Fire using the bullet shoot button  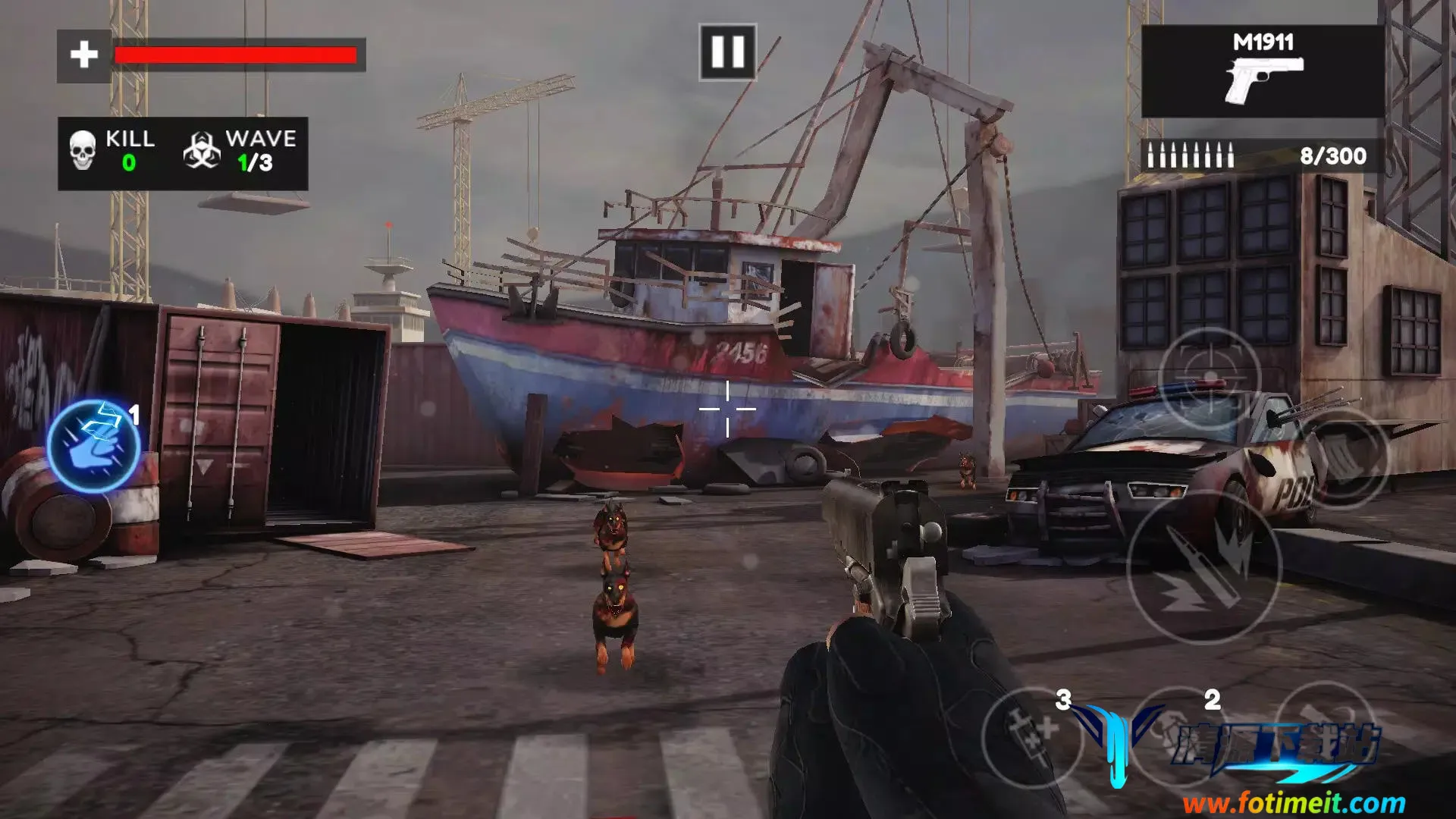click(x=1203, y=568)
